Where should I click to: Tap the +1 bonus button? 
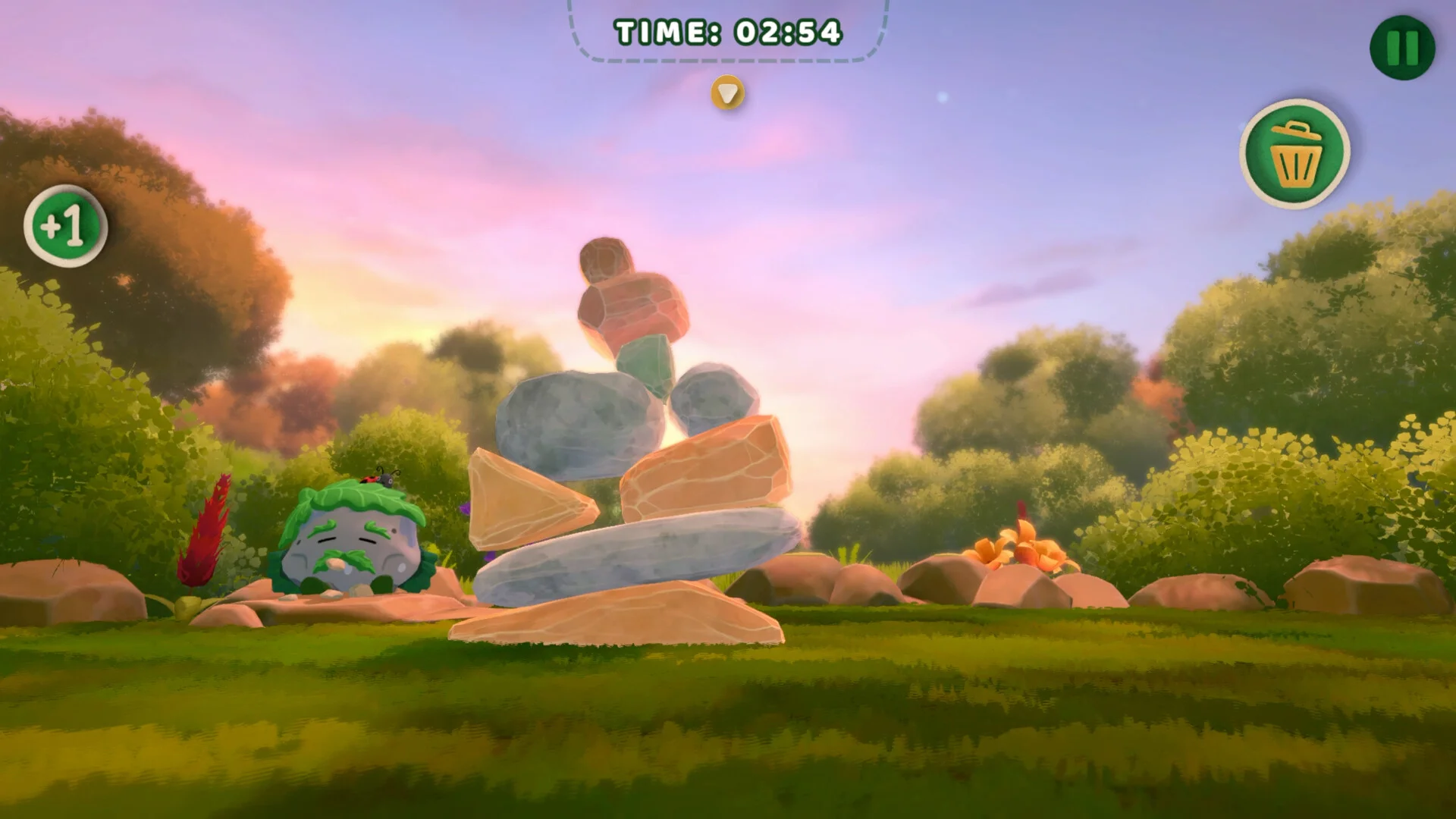(x=65, y=226)
